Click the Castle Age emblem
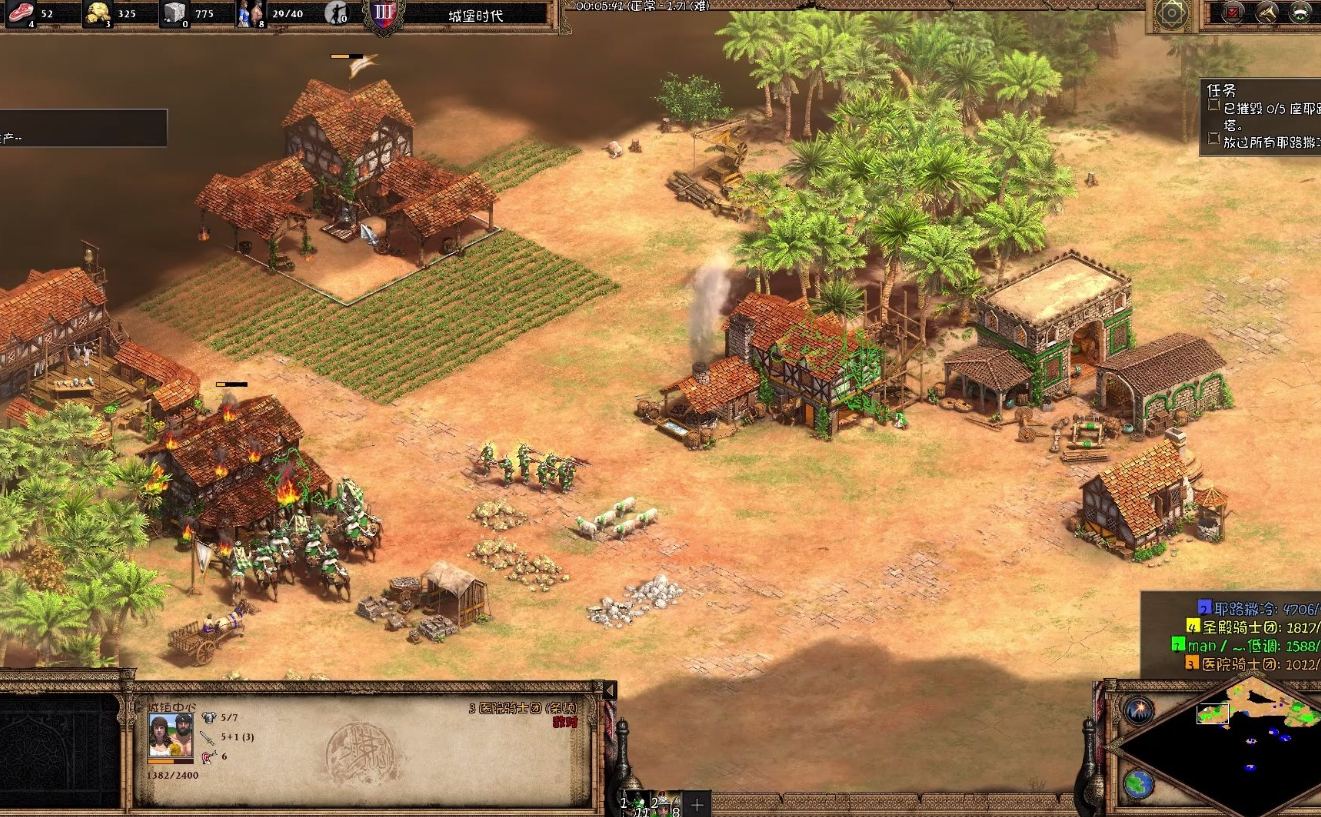The width and height of the screenshot is (1321, 817). point(382,13)
